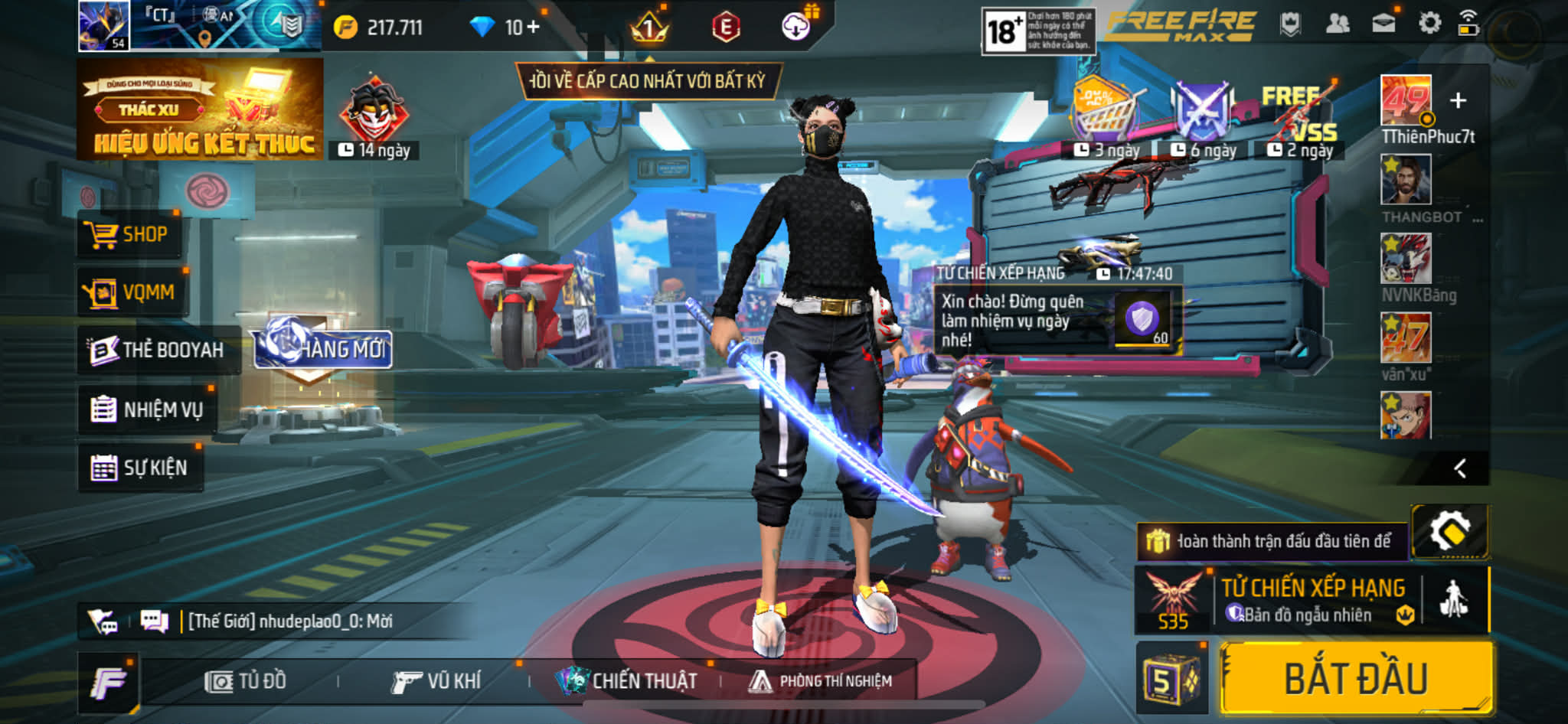Open the world chat message box
This screenshot has height=724, width=1568.
pyautogui.click(x=291, y=621)
